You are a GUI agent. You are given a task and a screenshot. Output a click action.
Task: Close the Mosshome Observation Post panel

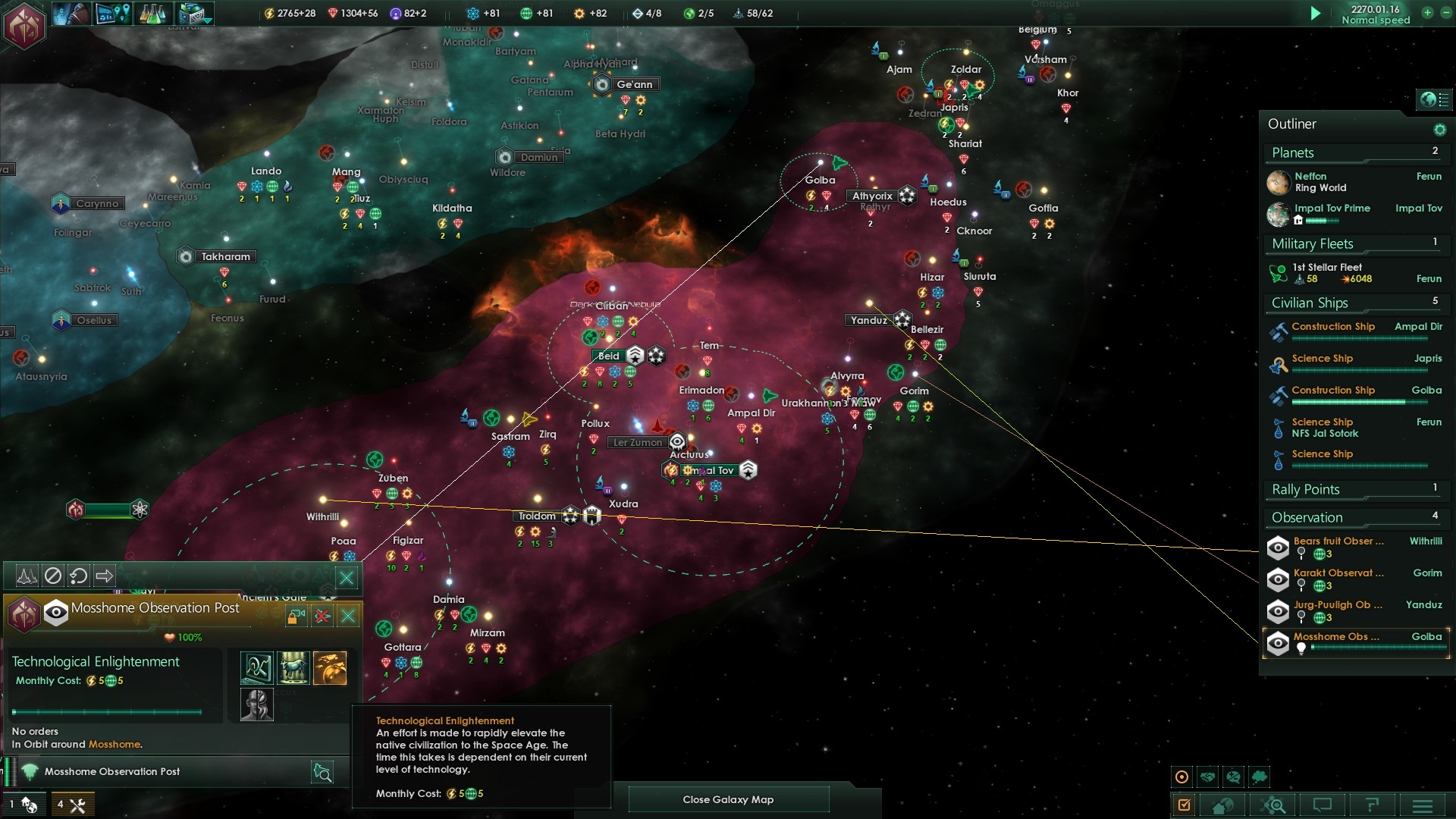348,616
